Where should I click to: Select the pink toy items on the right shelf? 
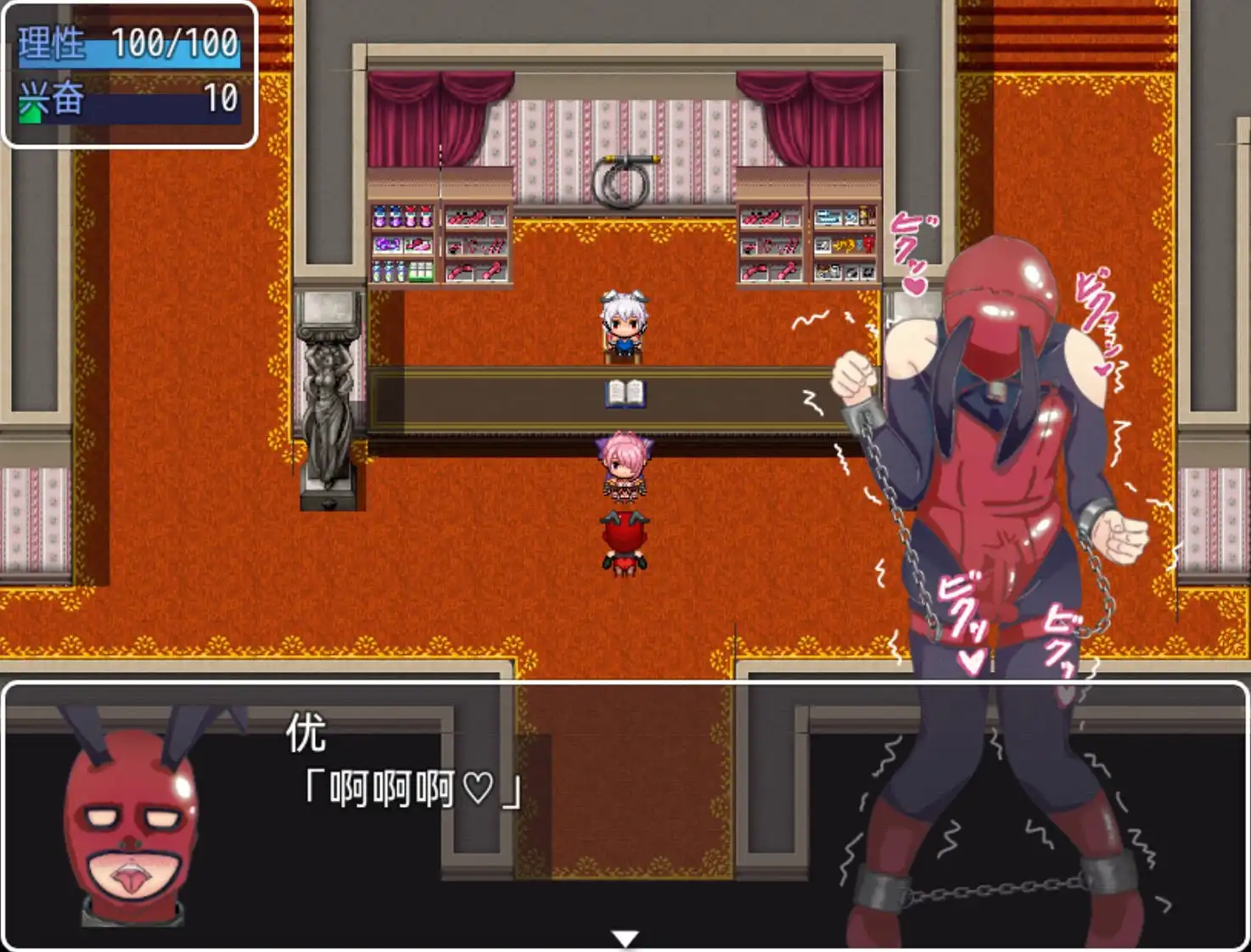coord(763,217)
